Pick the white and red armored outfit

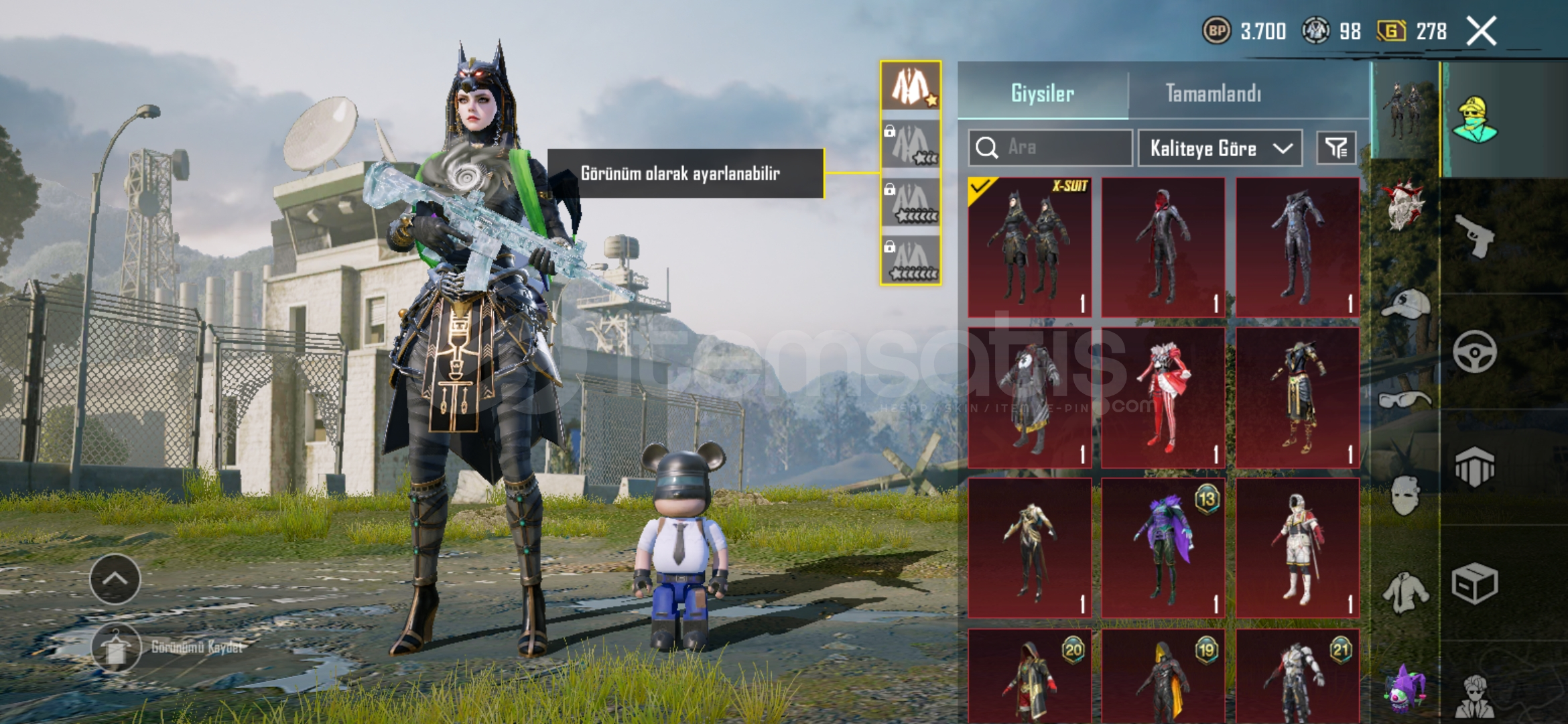click(x=1297, y=548)
